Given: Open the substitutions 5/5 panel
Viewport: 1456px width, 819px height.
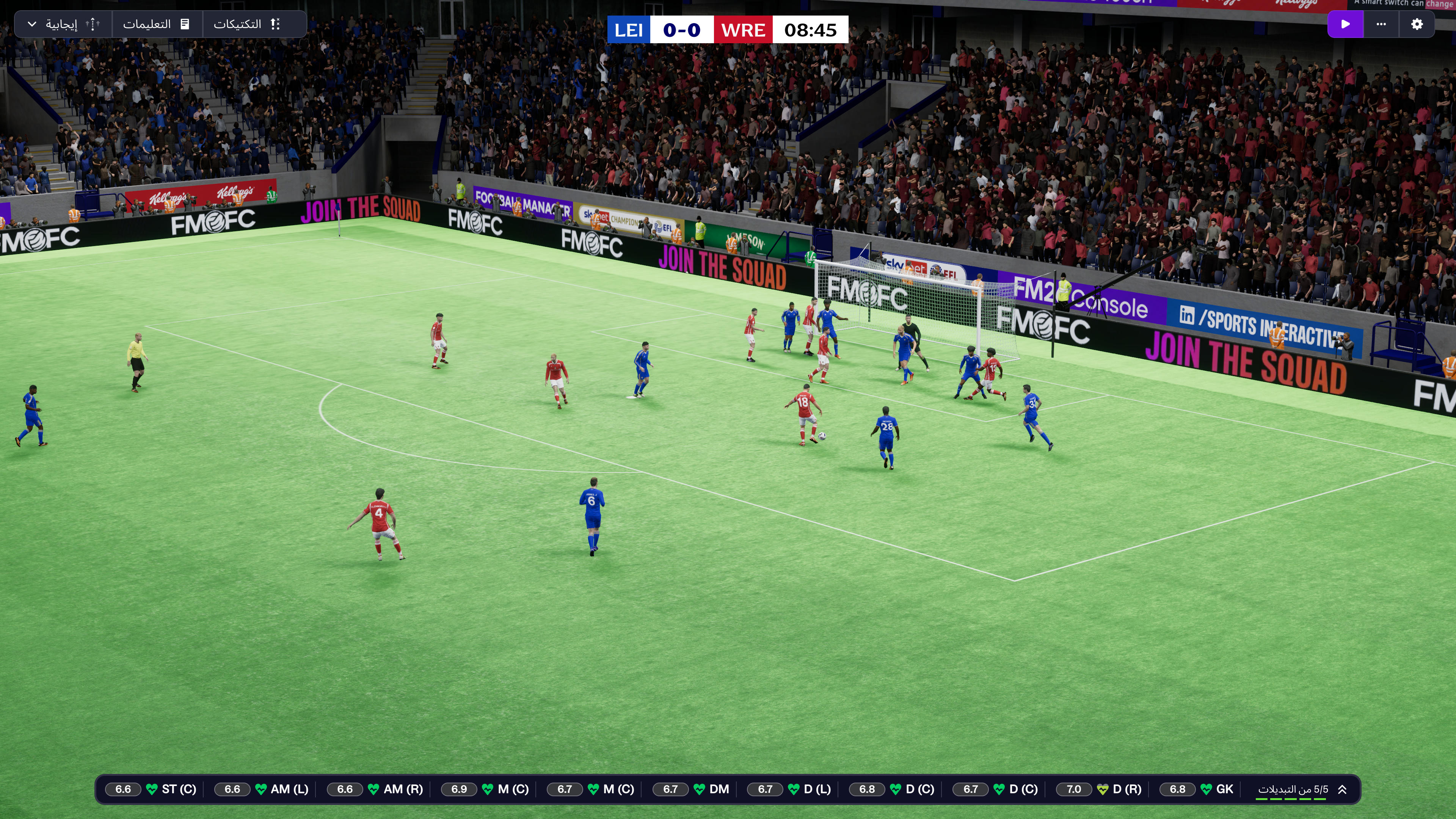Looking at the screenshot, I should (1292, 789).
